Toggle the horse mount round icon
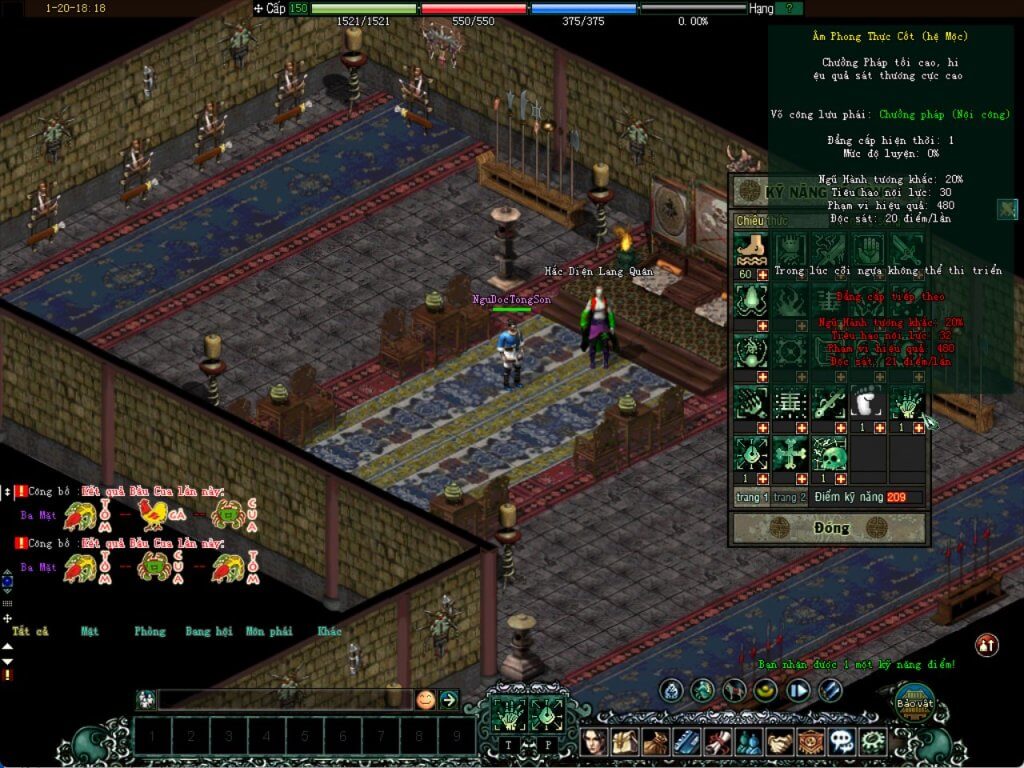Viewport: 1024px width, 768px height. coord(734,690)
